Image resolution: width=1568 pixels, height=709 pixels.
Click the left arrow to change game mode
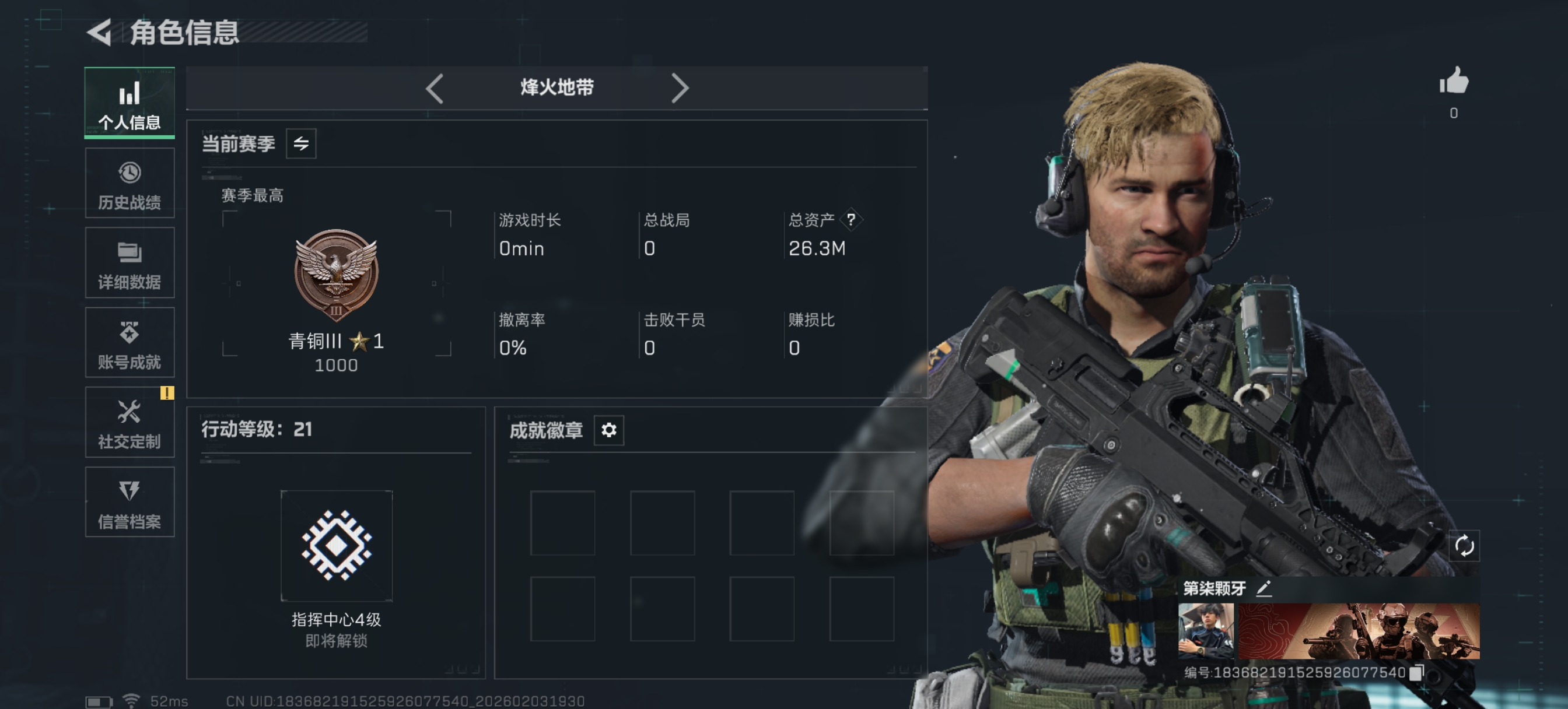tap(433, 88)
